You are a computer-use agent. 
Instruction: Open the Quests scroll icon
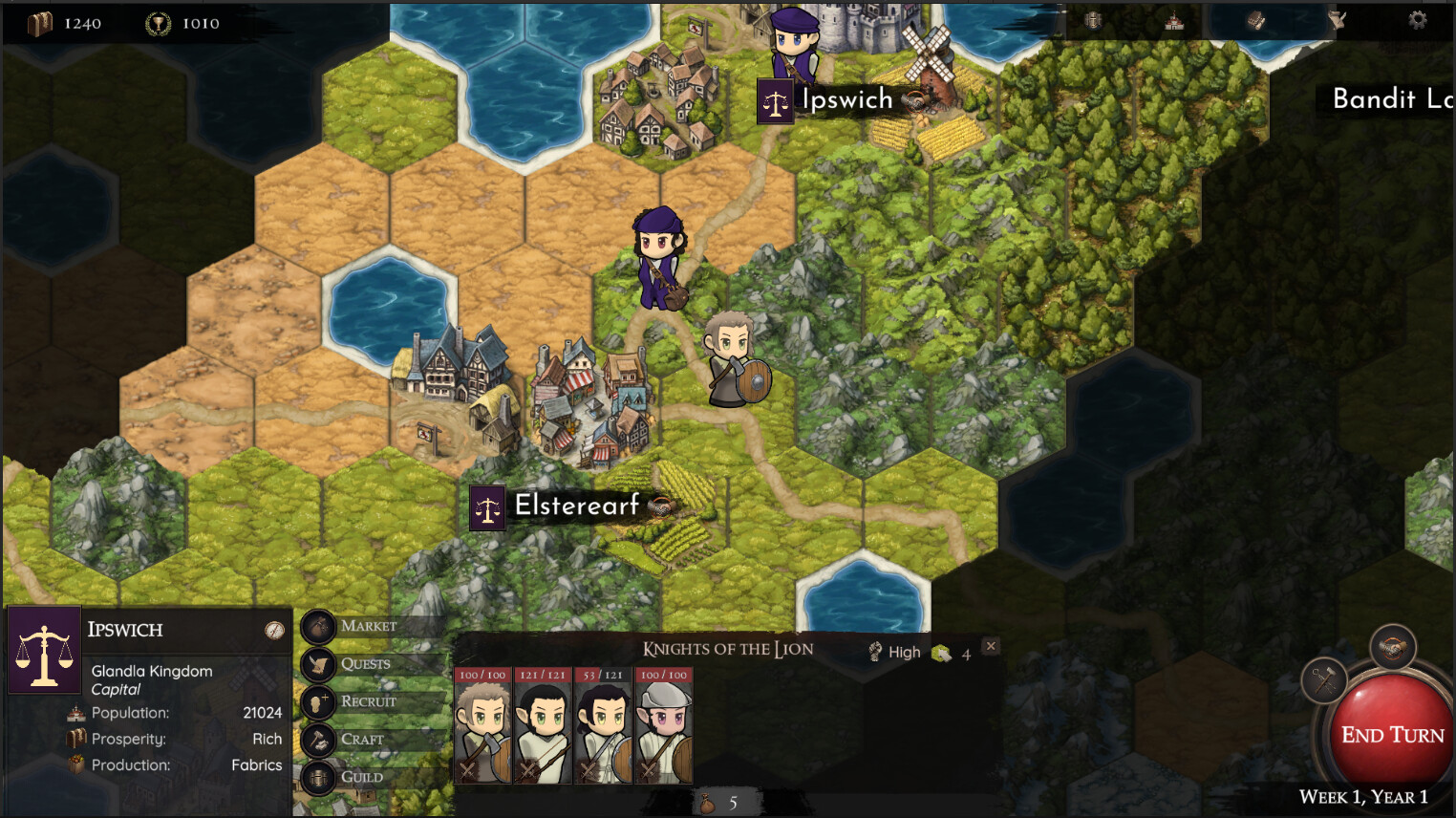pyautogui.click(x=319, y=664)
